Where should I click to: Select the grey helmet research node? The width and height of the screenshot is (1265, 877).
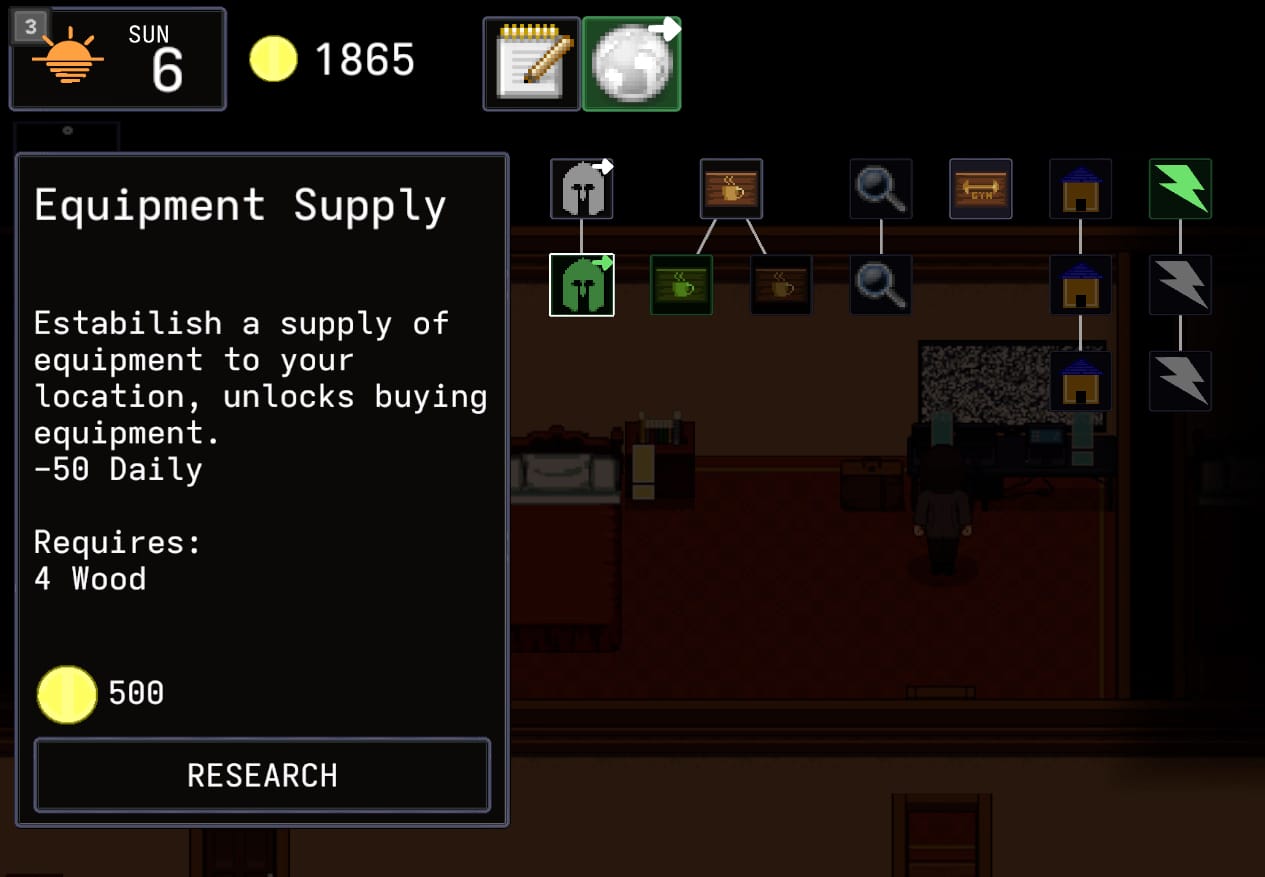click(581, 189)
